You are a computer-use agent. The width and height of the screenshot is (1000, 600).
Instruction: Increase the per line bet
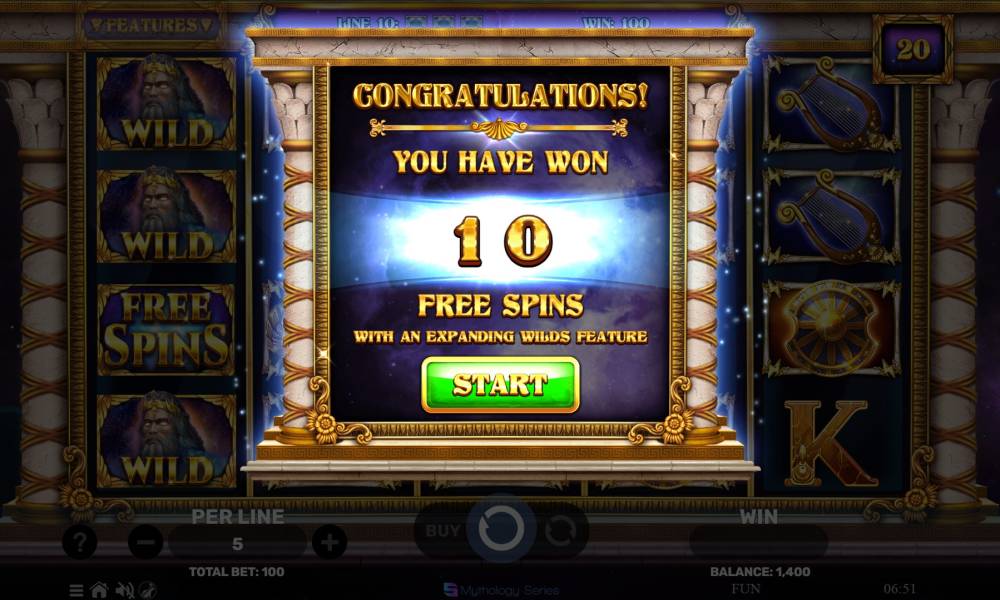[x=329, y=543]
